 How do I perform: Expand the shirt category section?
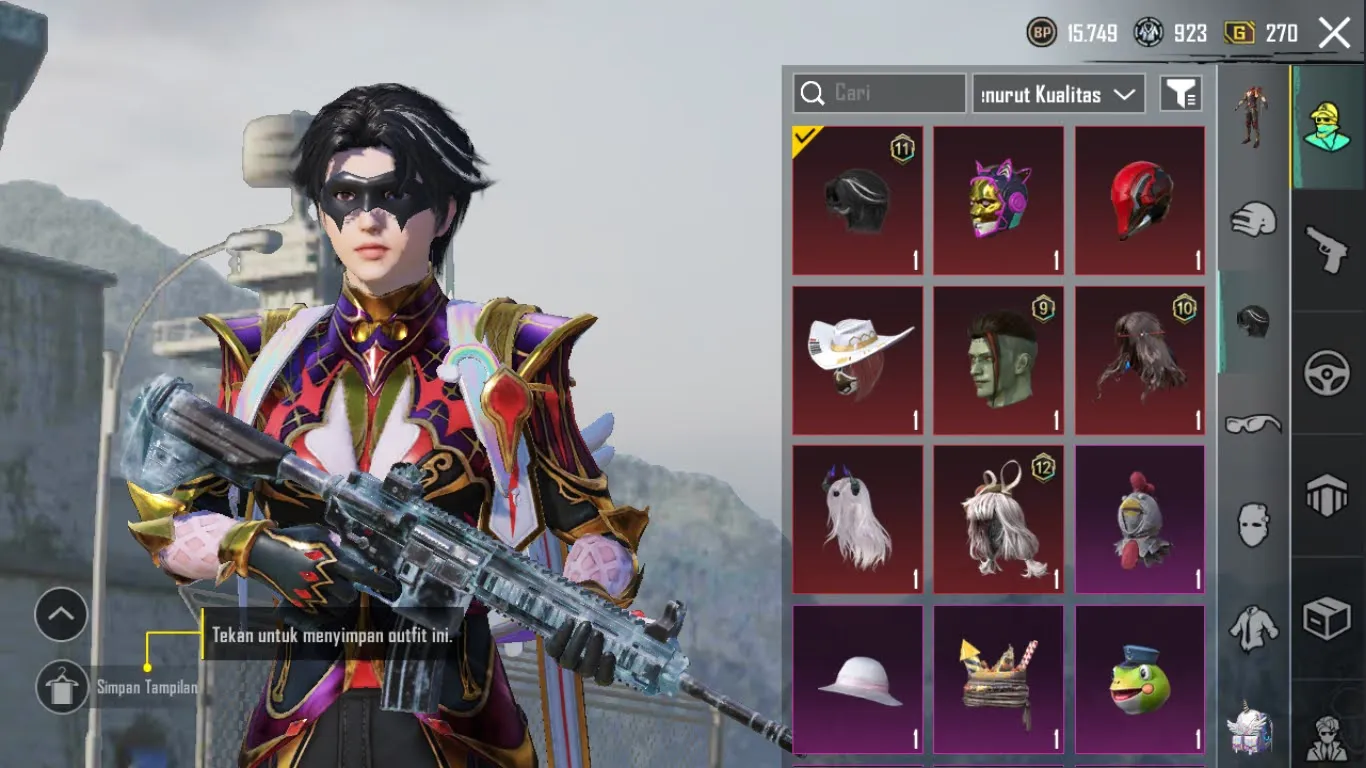coord(1252,630)
